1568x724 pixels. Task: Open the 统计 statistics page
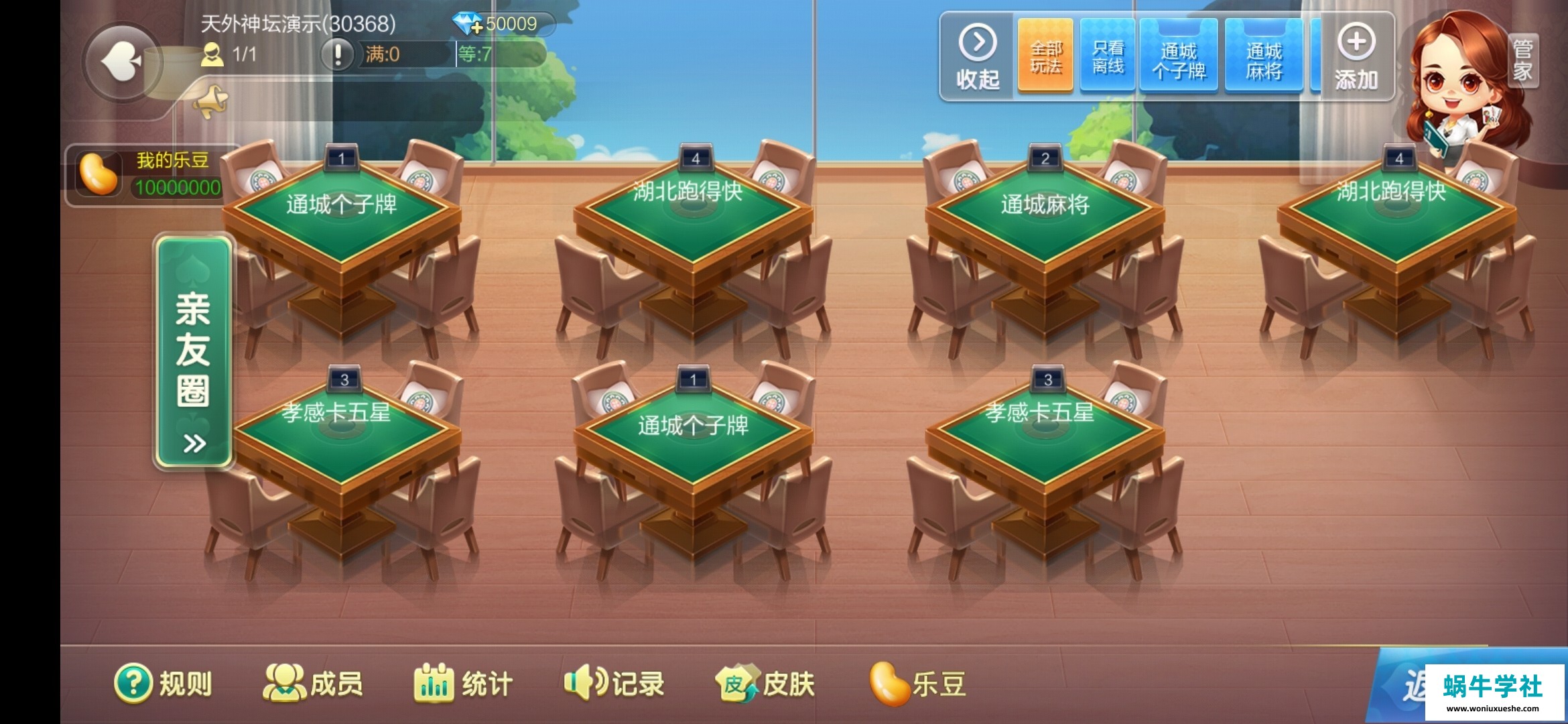coord(463,684)
